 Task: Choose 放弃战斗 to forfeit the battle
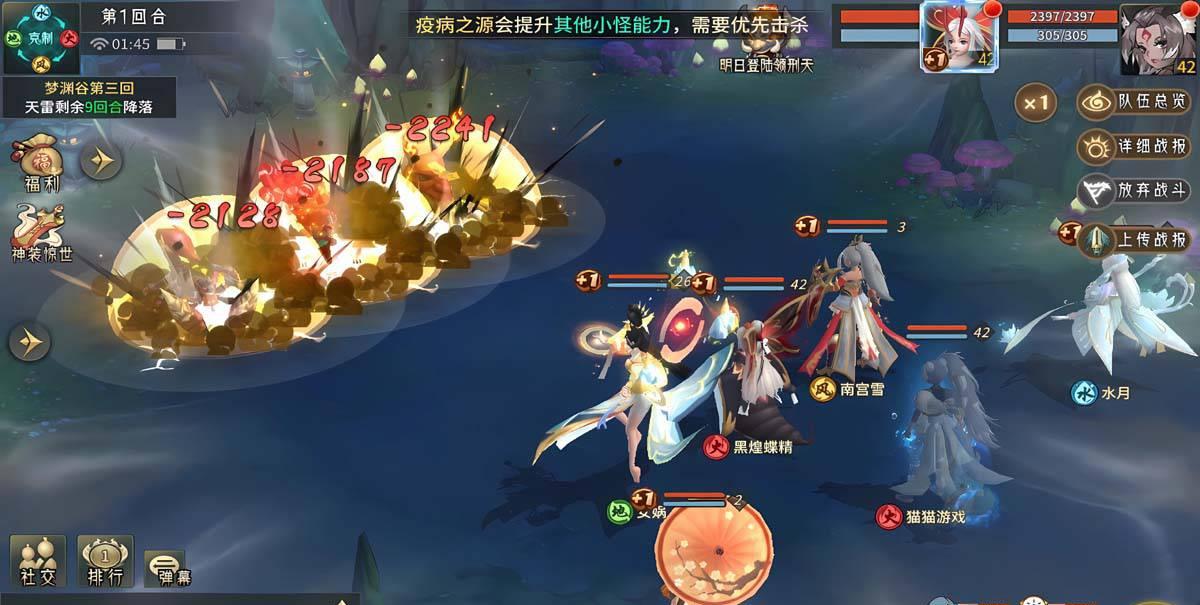1135,191
